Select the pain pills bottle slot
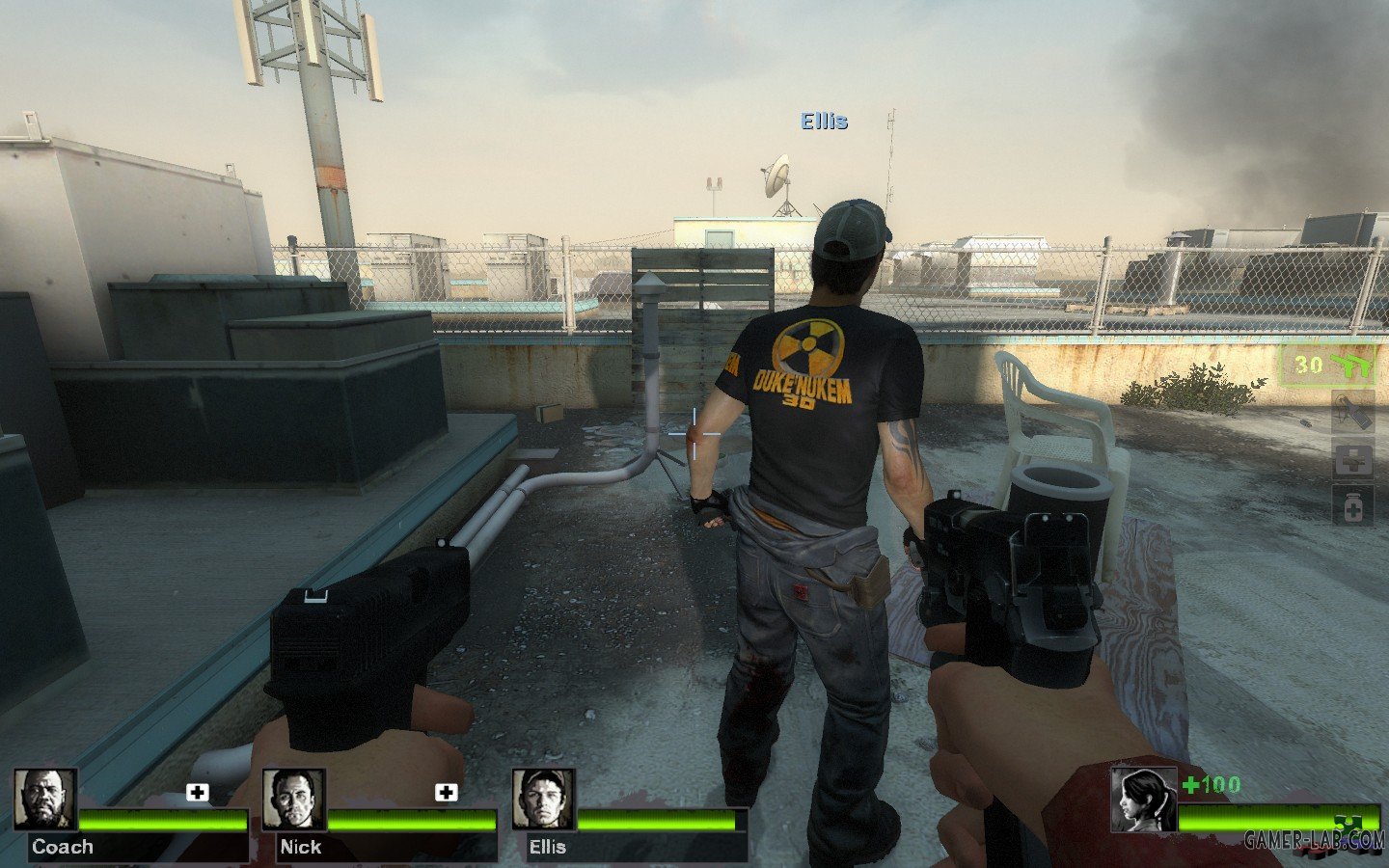This screenshot has height=868, width=1389. click(x=1353, y=505)
